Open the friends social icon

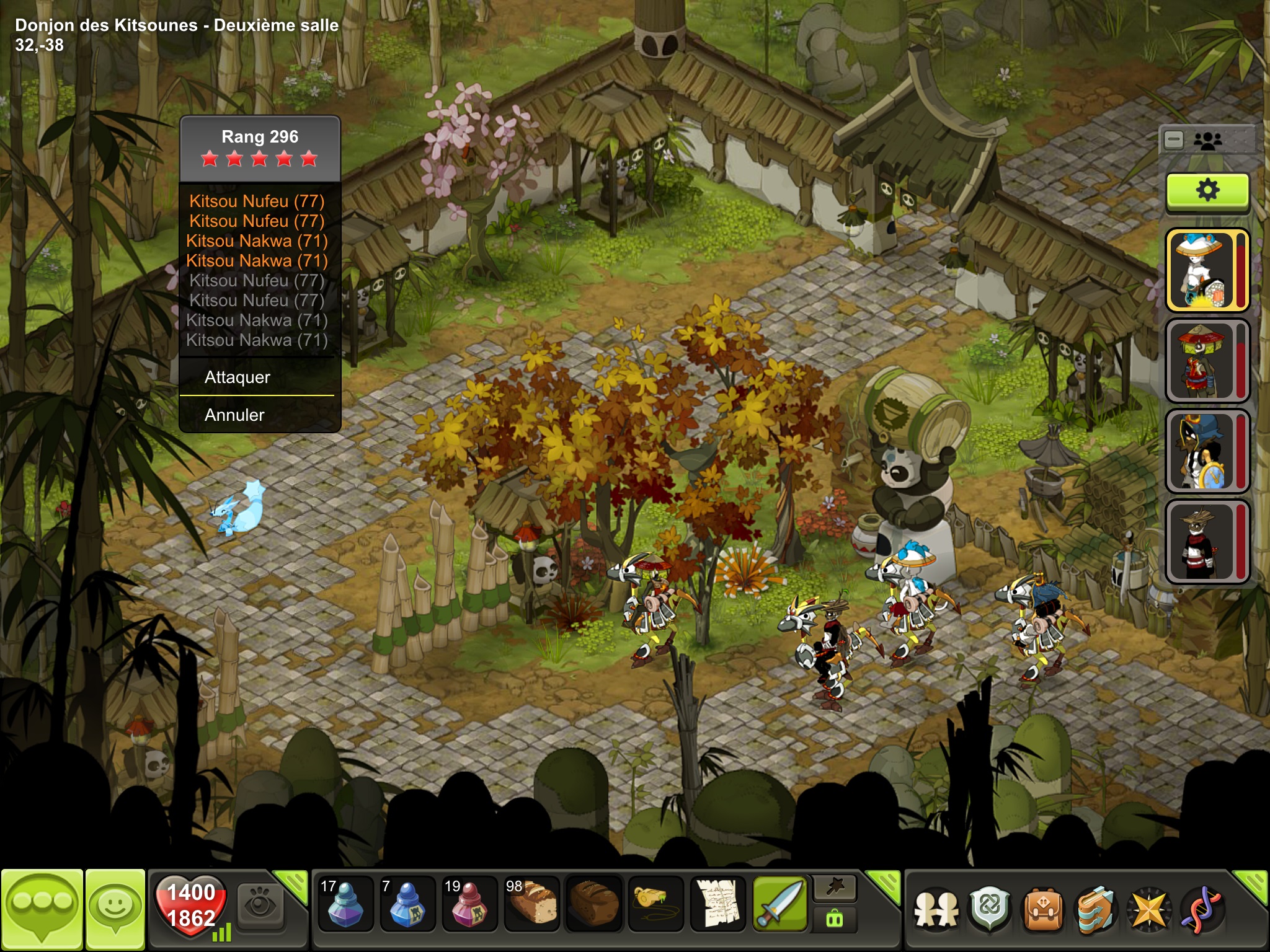point(936,910)
